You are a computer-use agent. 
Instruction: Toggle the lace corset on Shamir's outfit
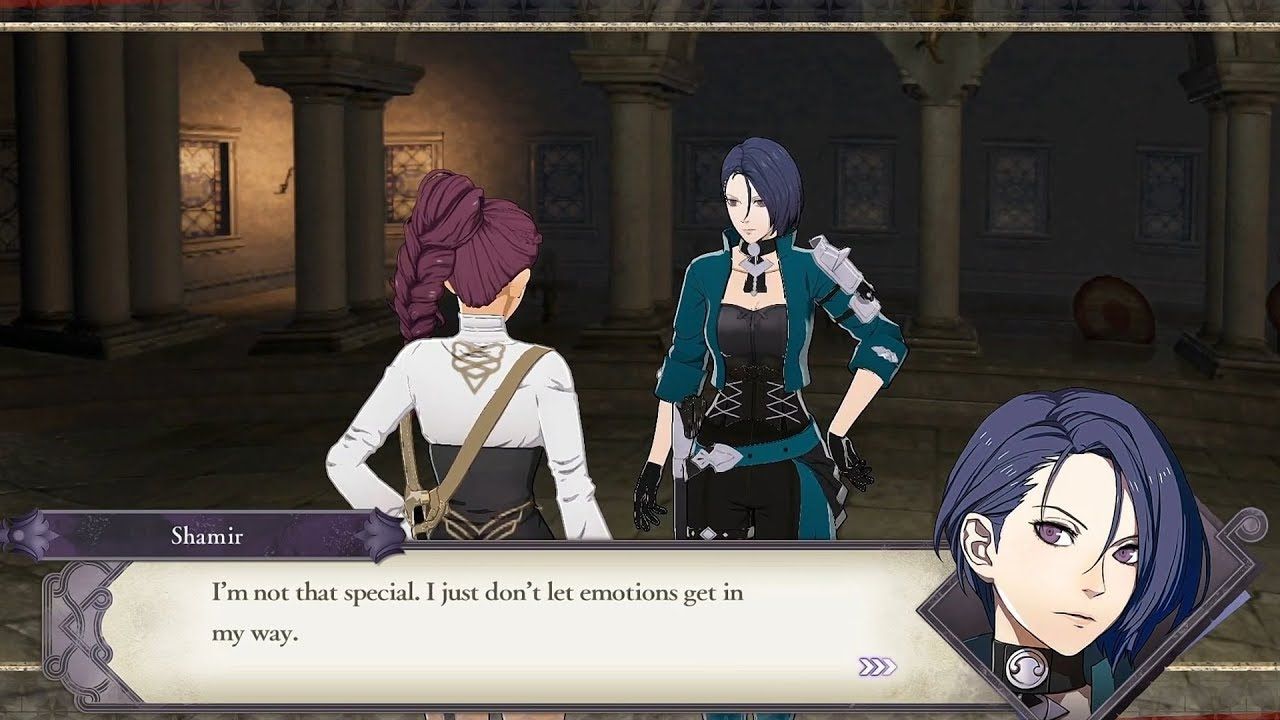pyautogui.click(x=755, y=400)
